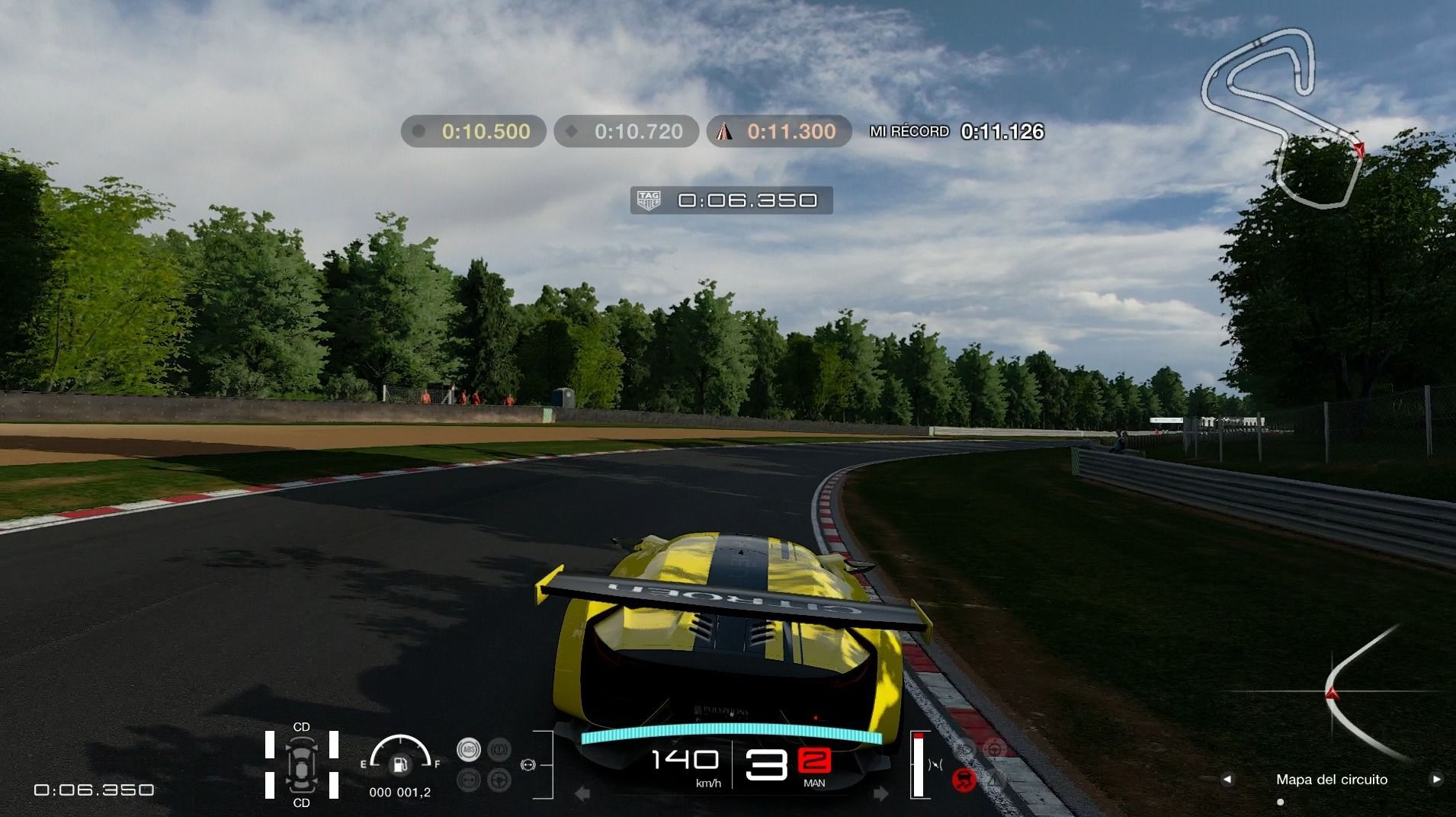Click the Mapa del circuito label
Viewport: 1456px width, 817px height.
click(1331, 779)
